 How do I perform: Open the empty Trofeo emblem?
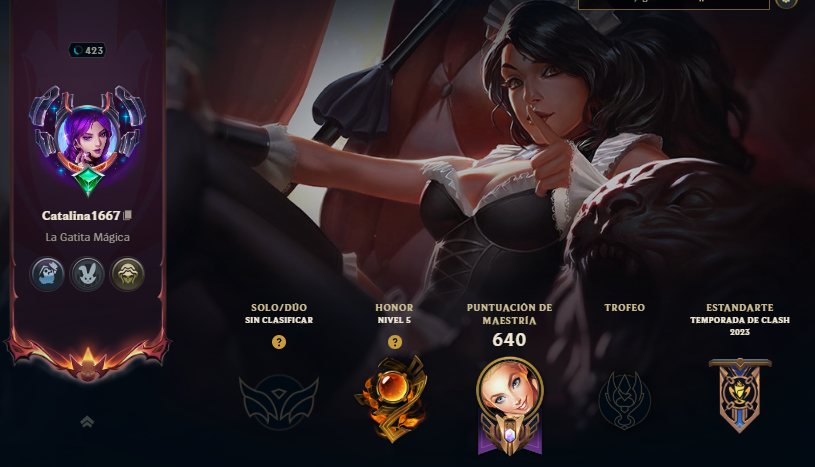tap(624, 399)
